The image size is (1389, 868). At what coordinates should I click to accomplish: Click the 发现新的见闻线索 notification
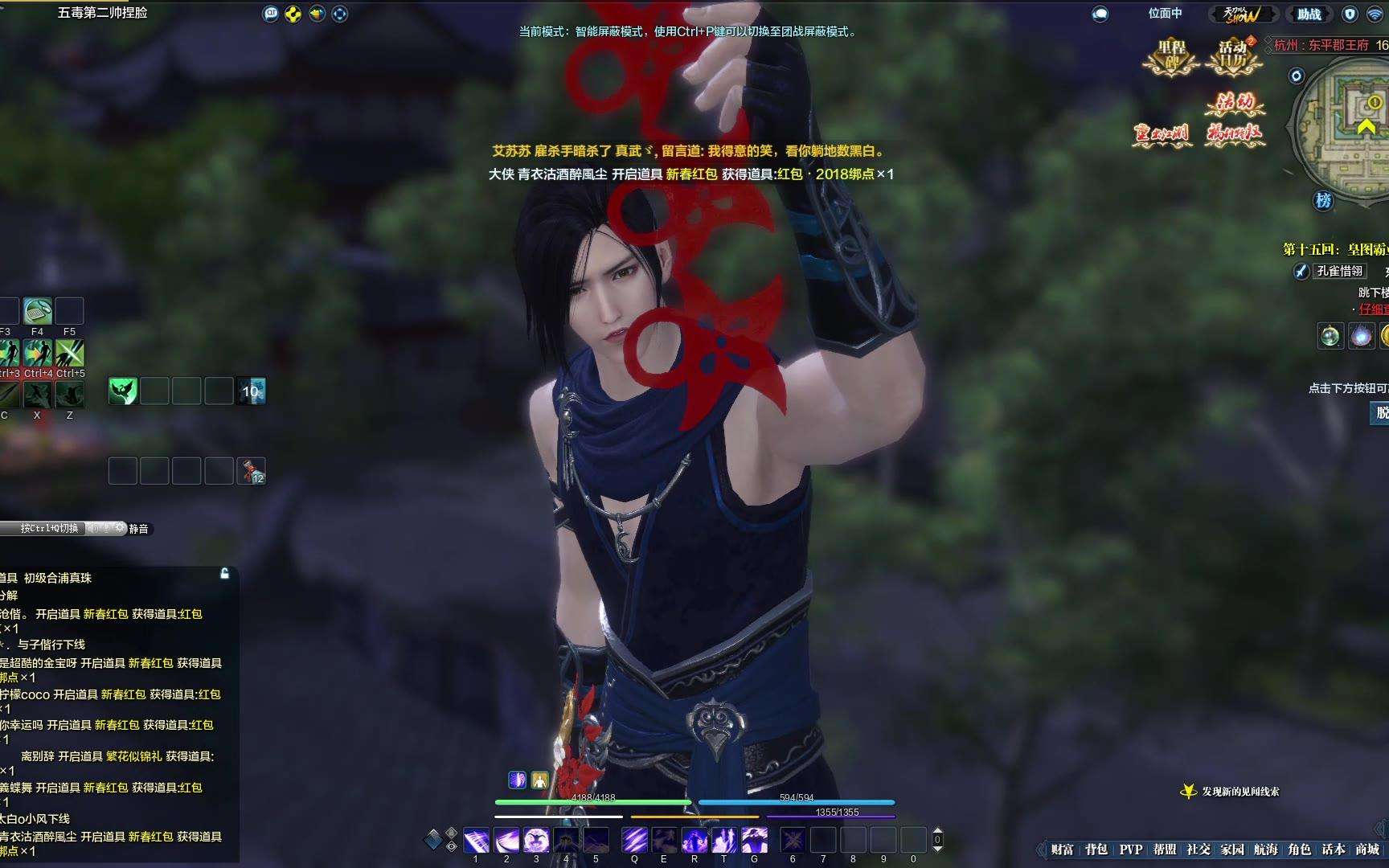pos(1239,792)
